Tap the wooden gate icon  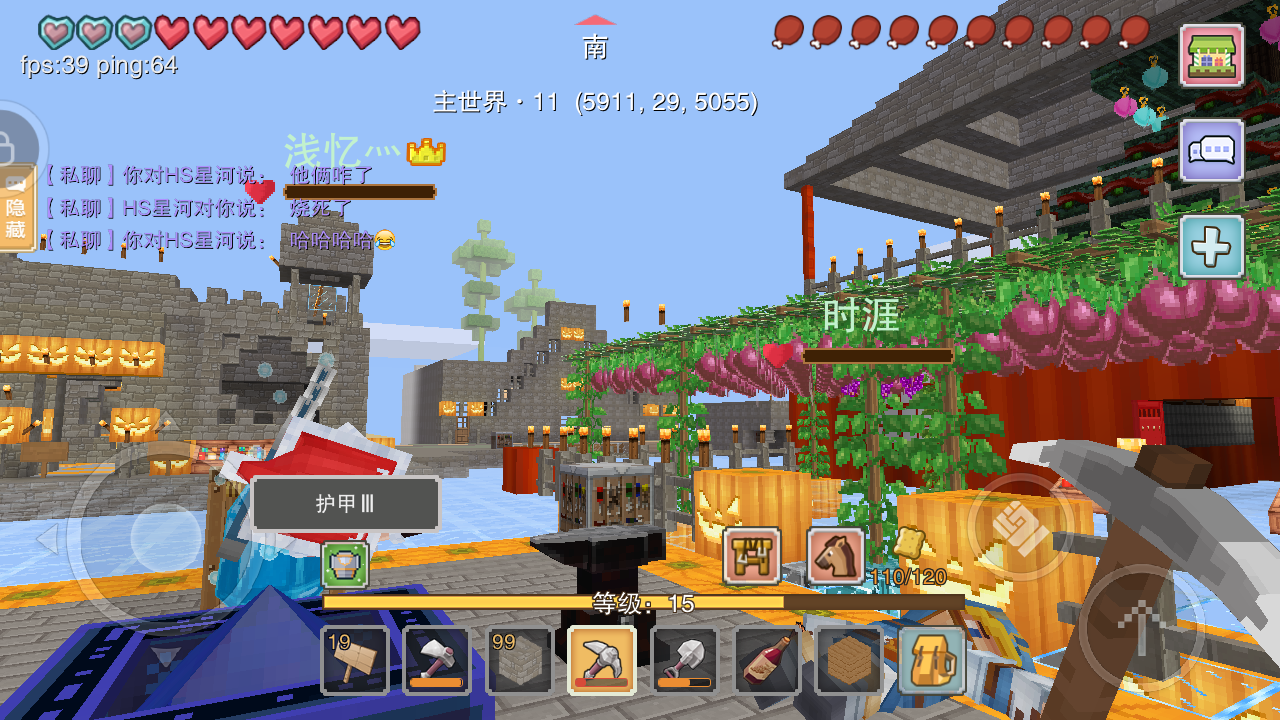pyautogui.click(x=752, y=556)
